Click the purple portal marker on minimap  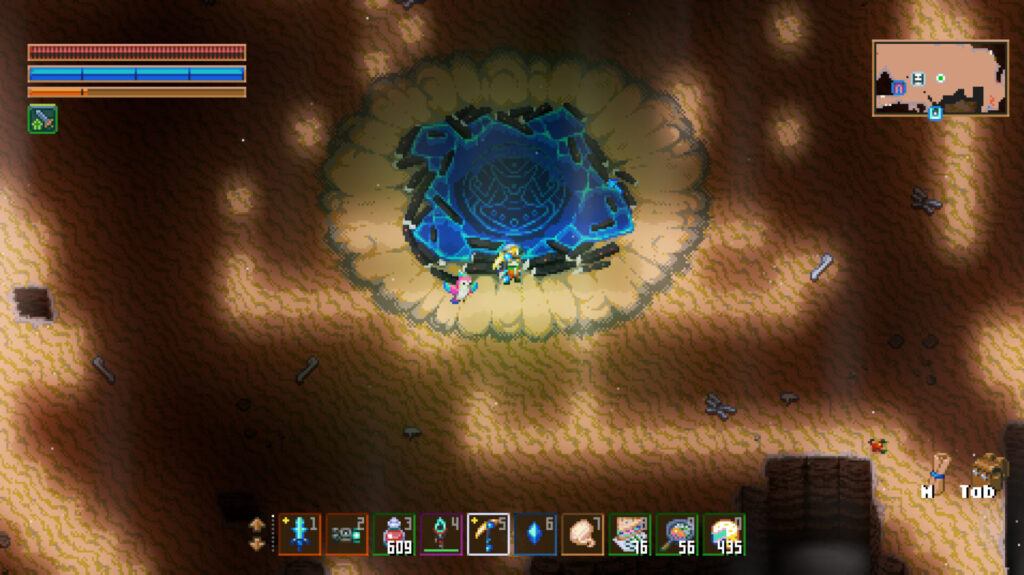(x=899, y=88)
